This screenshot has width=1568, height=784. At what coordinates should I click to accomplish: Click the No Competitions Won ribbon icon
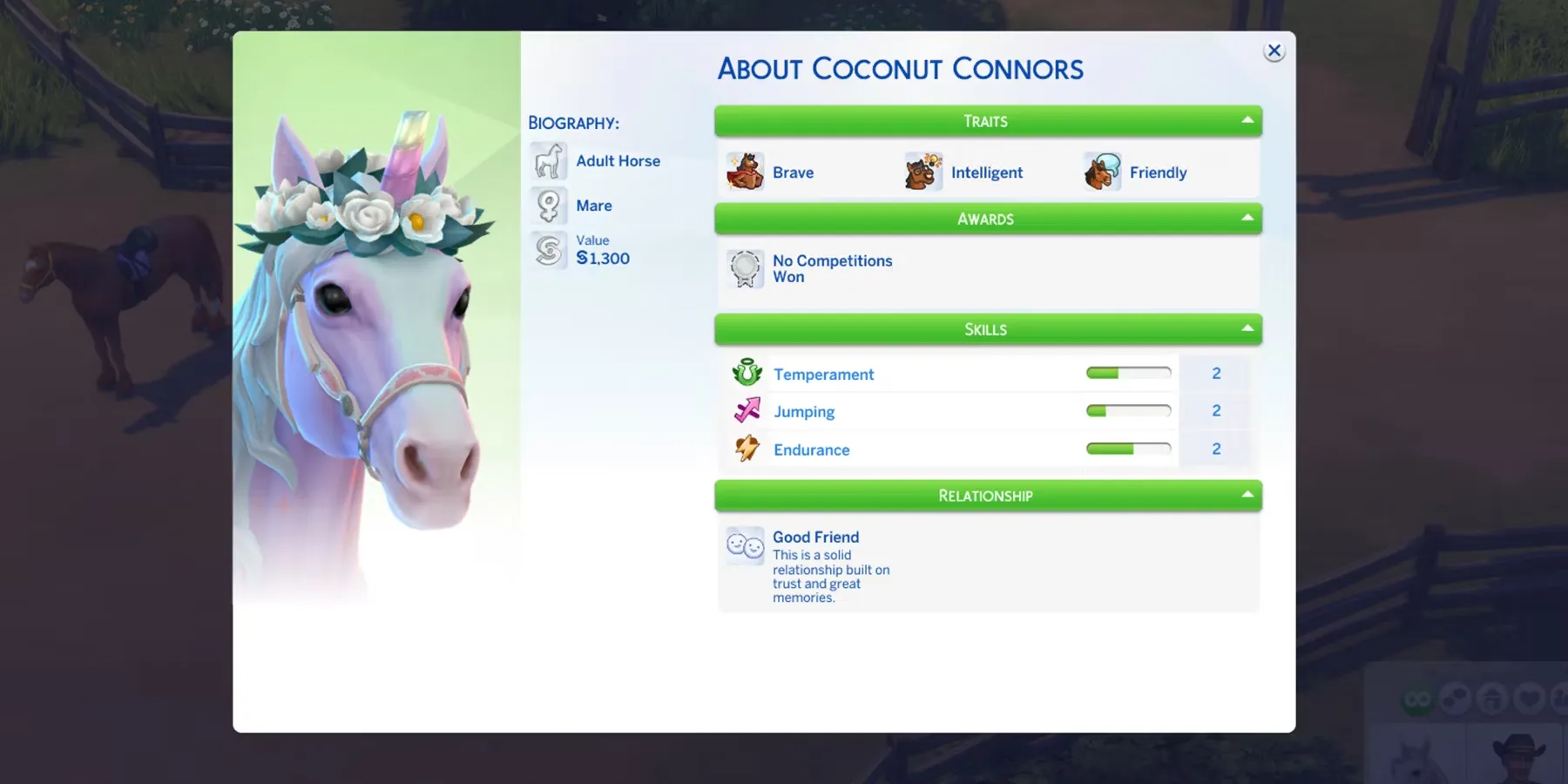point(746,268)
